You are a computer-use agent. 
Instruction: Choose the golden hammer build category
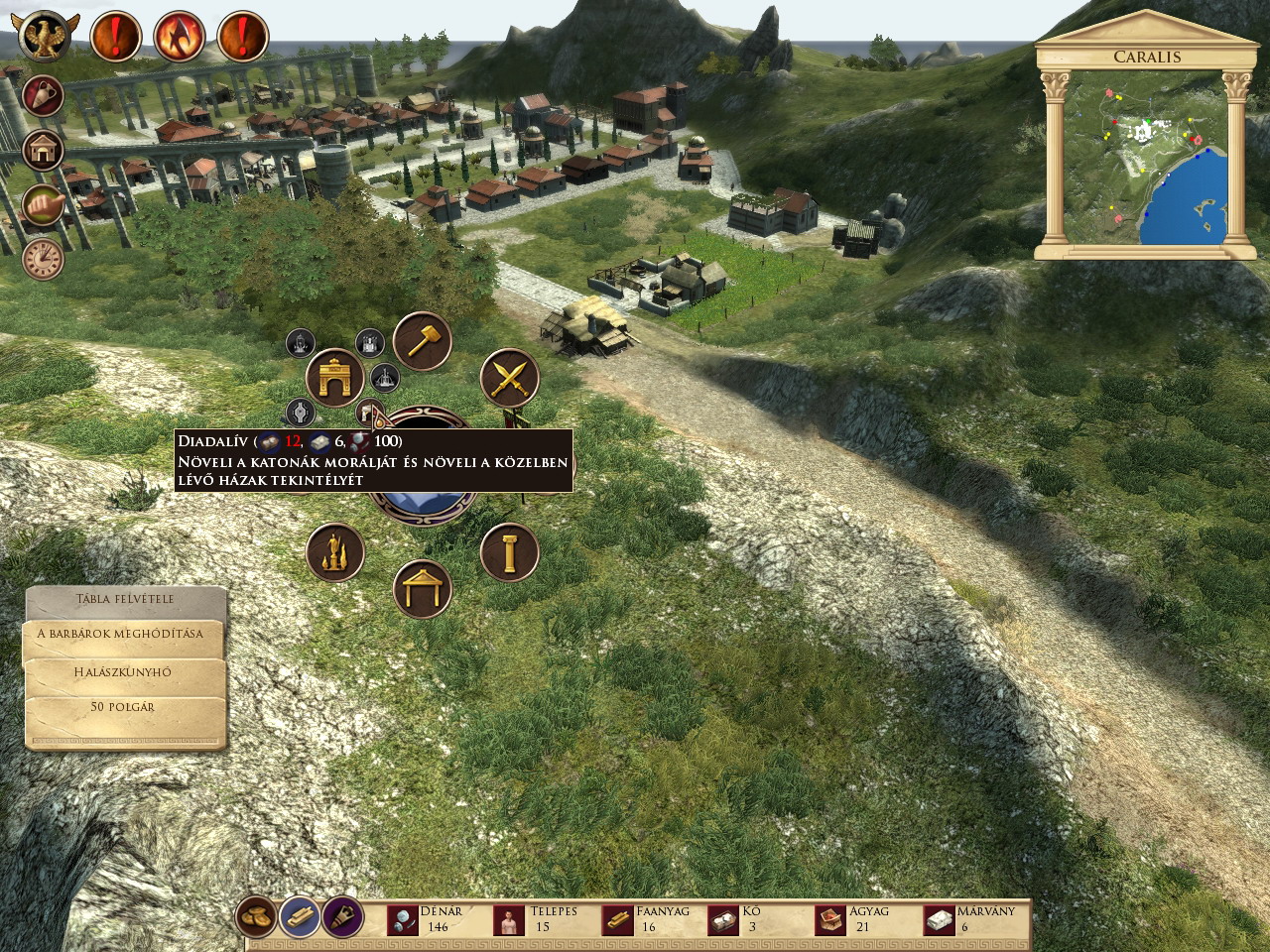[x=423, y=340]
